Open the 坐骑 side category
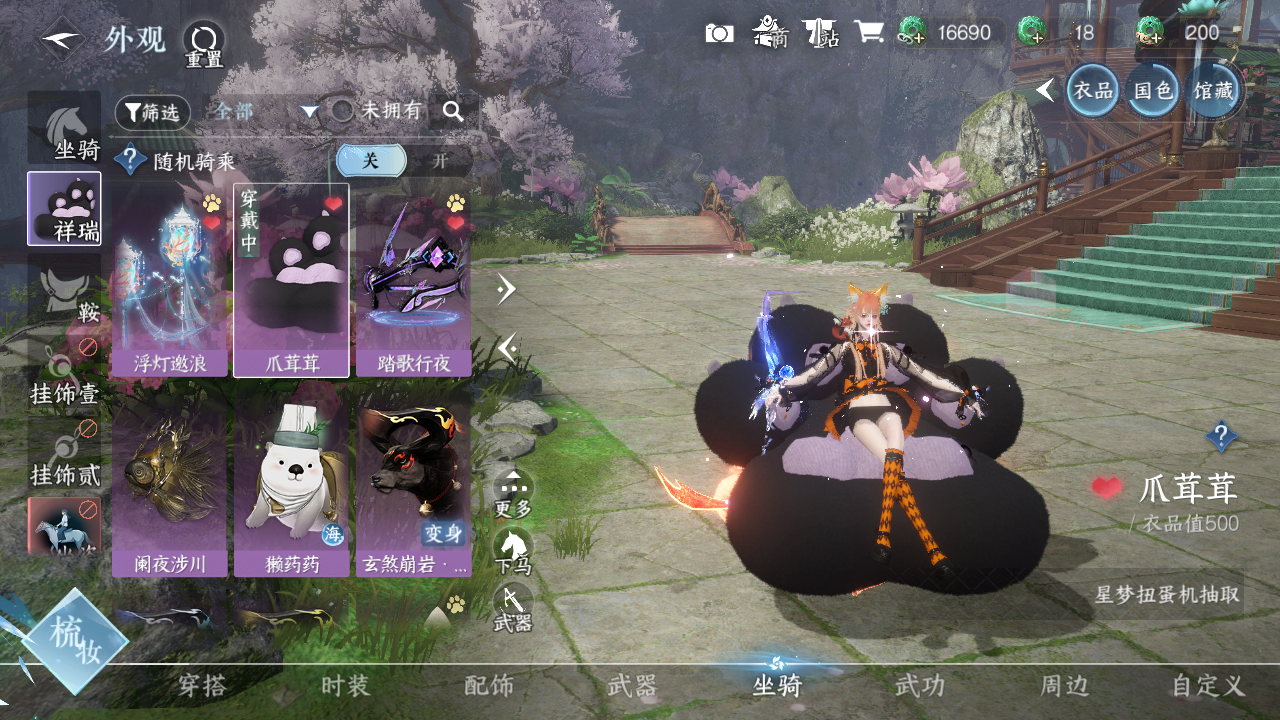 pos(65,129)
